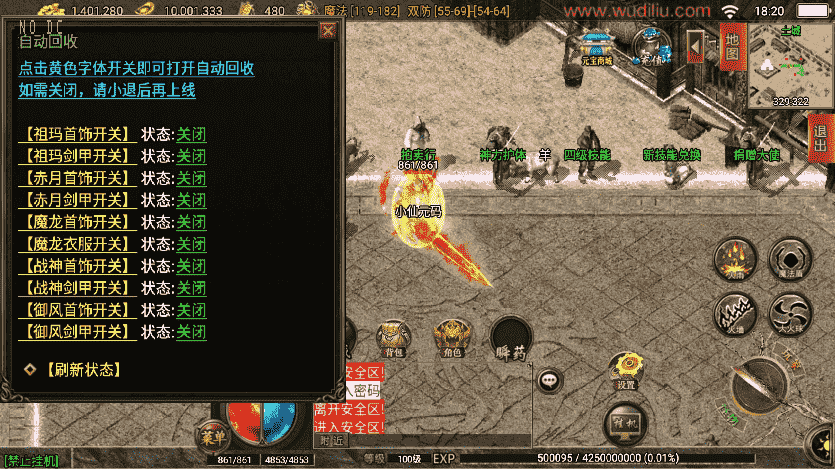This screenshot has width=835, height=469.
Task: Cast the 大火球 fireball skill
Action: [790, 313]
